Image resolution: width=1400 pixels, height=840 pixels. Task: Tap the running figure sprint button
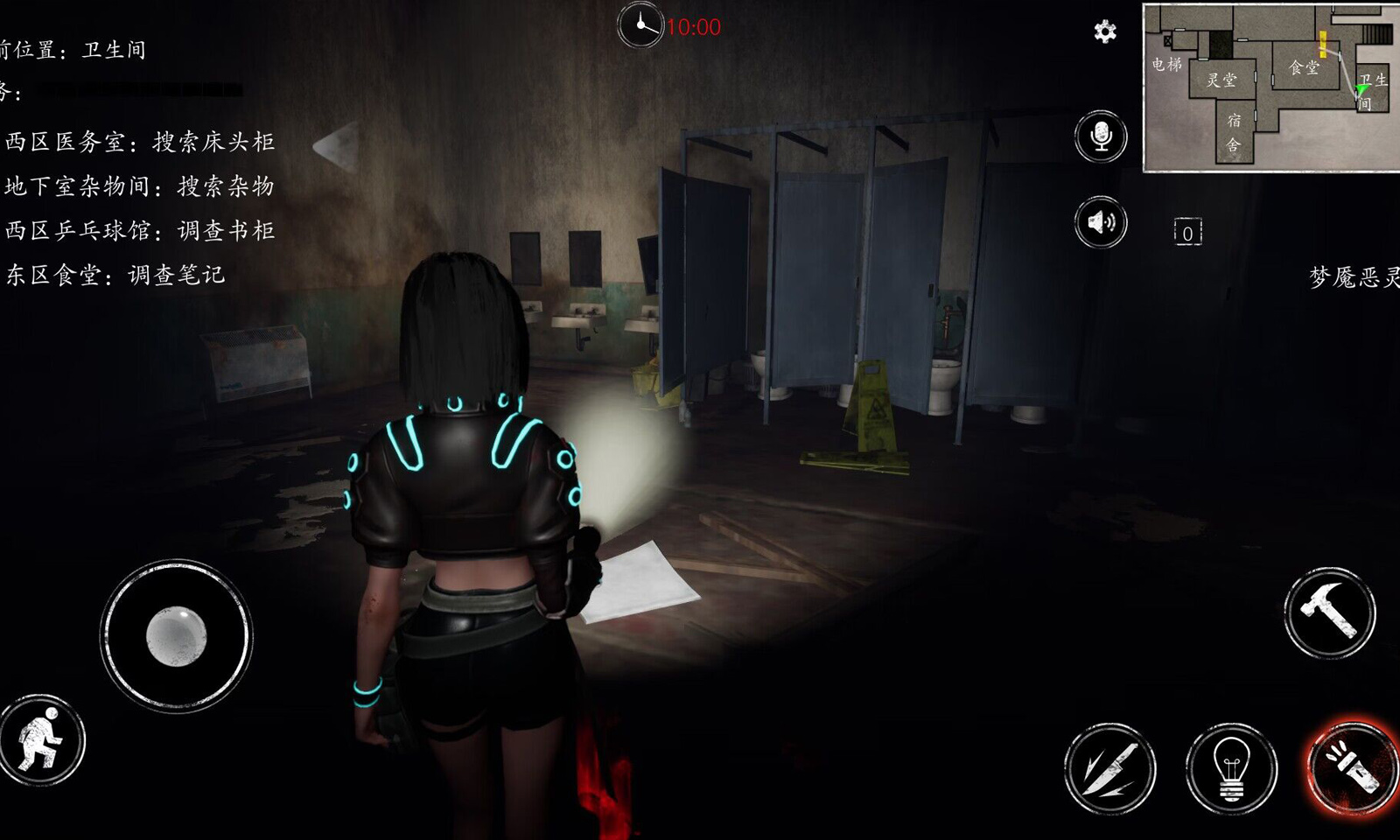41,740
